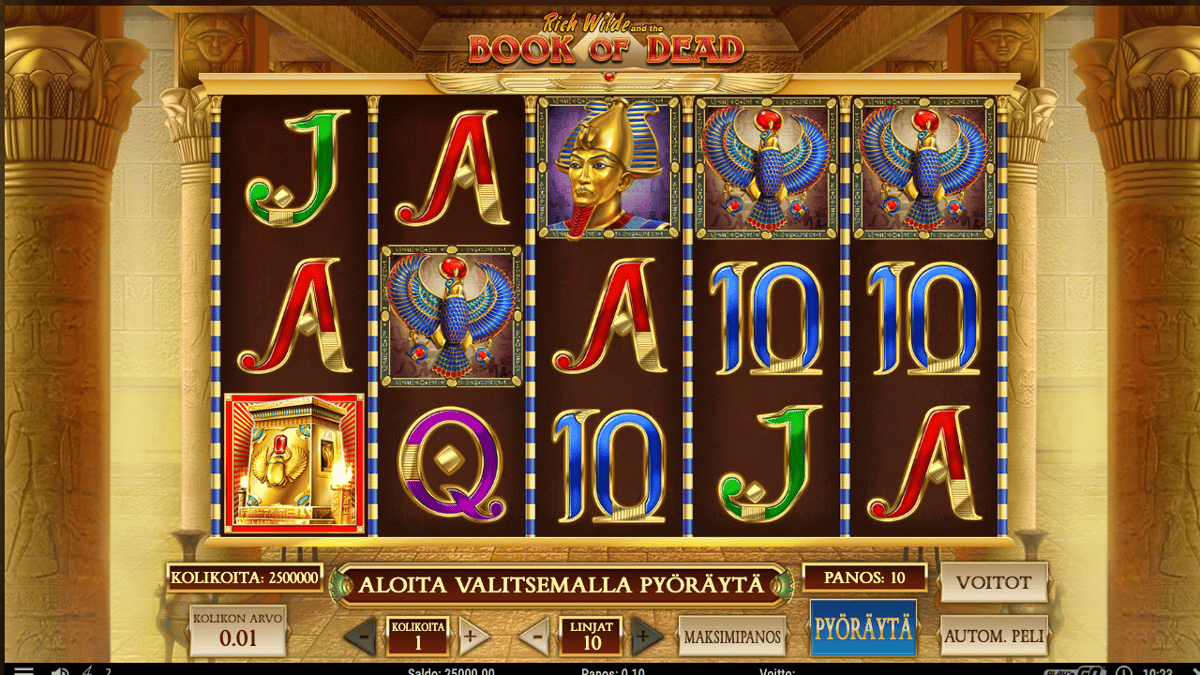
Task: Change the Kolikon Arvo coin value
Action: 236,630
